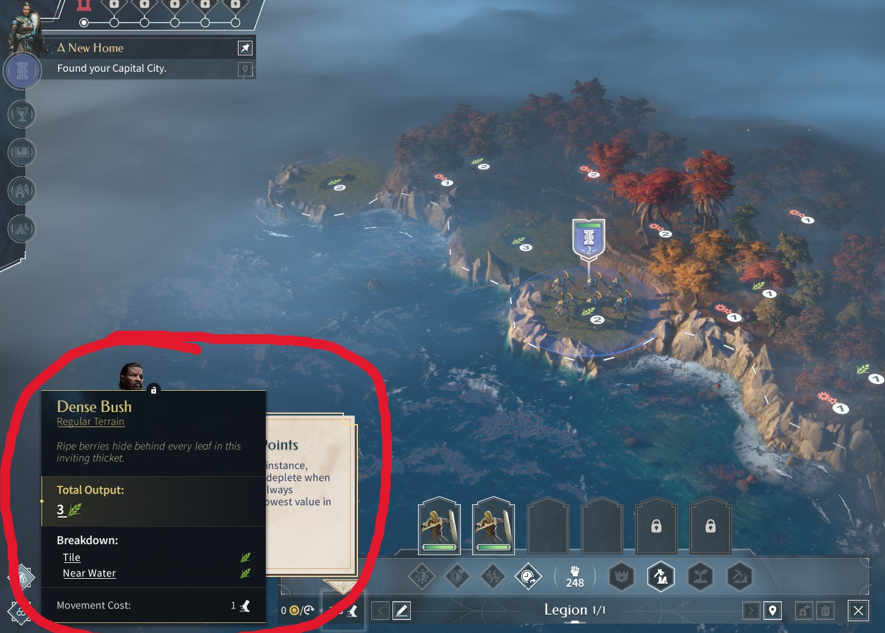This screenshot has width=885, height=633.
Task: Choose the skip turn clock diamond action
Action: pos(528,576)
